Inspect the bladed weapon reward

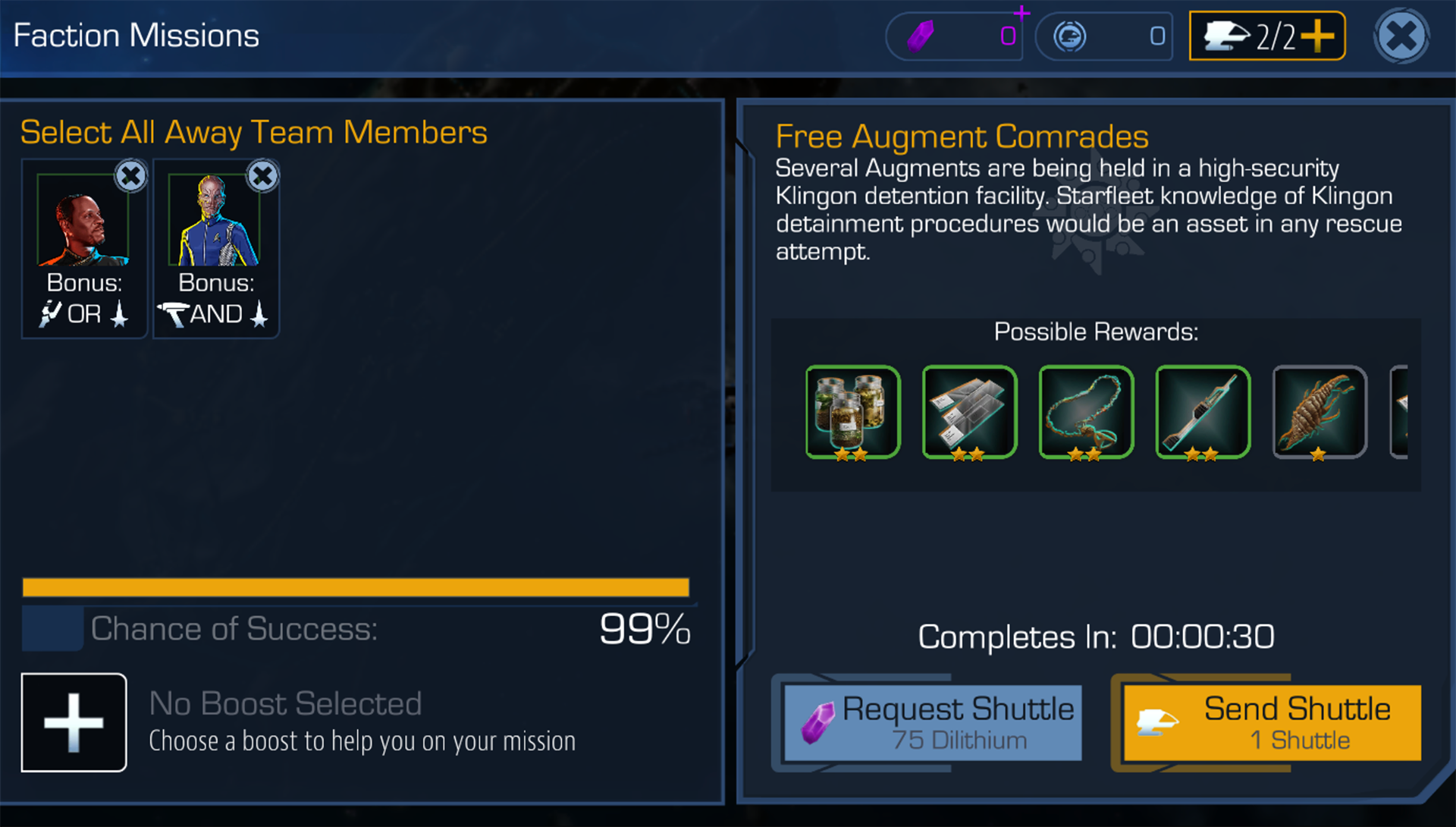(1203, 412)
